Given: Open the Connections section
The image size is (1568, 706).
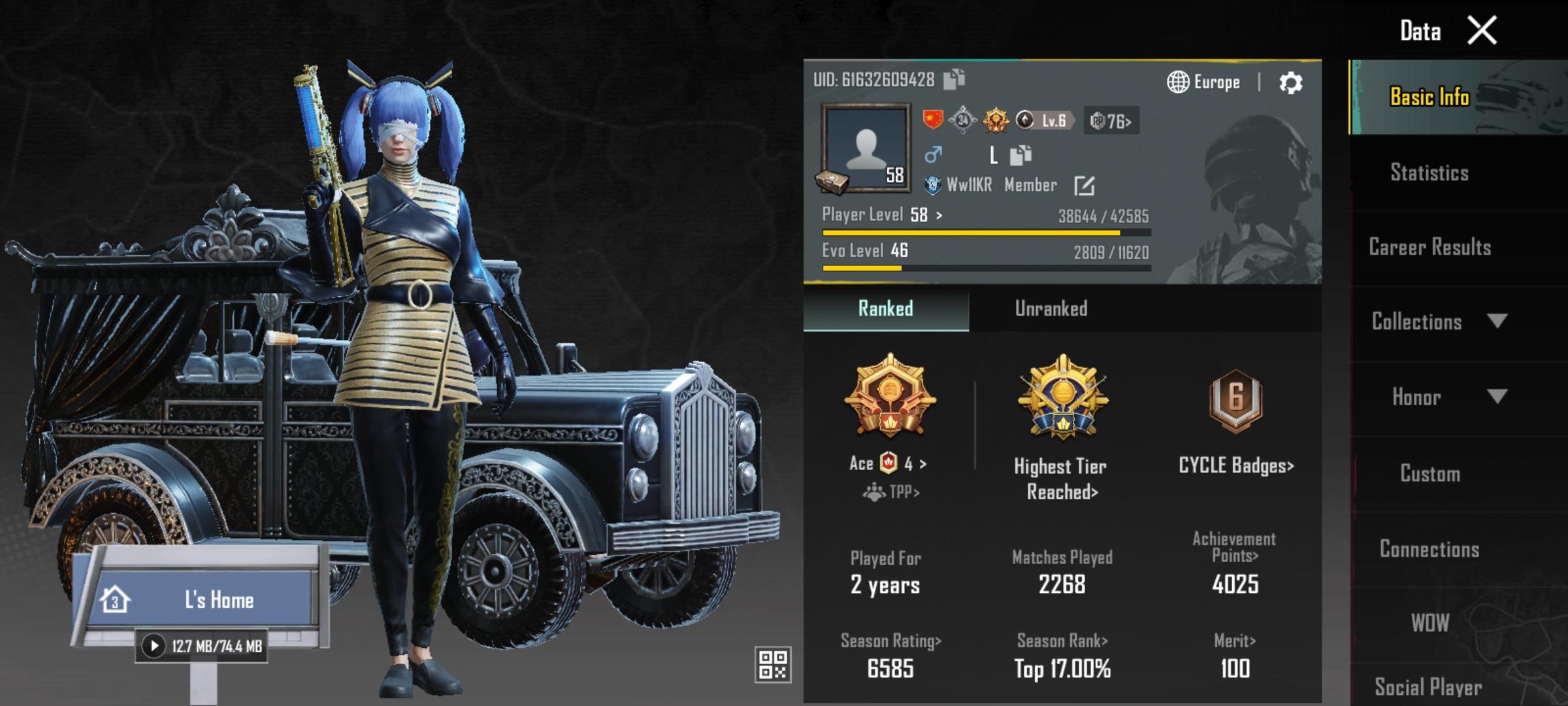Looking at the screenshot, I should point(1429,549).
